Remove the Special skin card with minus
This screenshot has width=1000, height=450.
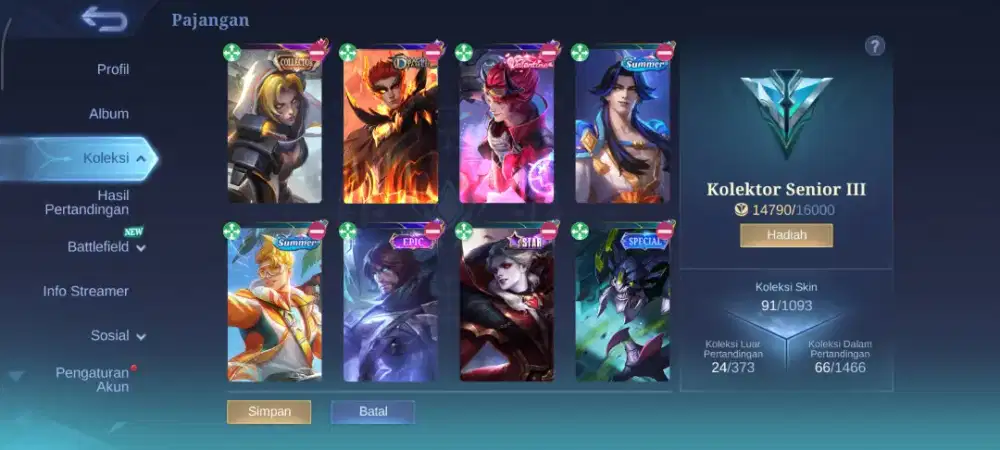[x=664, y=232]
